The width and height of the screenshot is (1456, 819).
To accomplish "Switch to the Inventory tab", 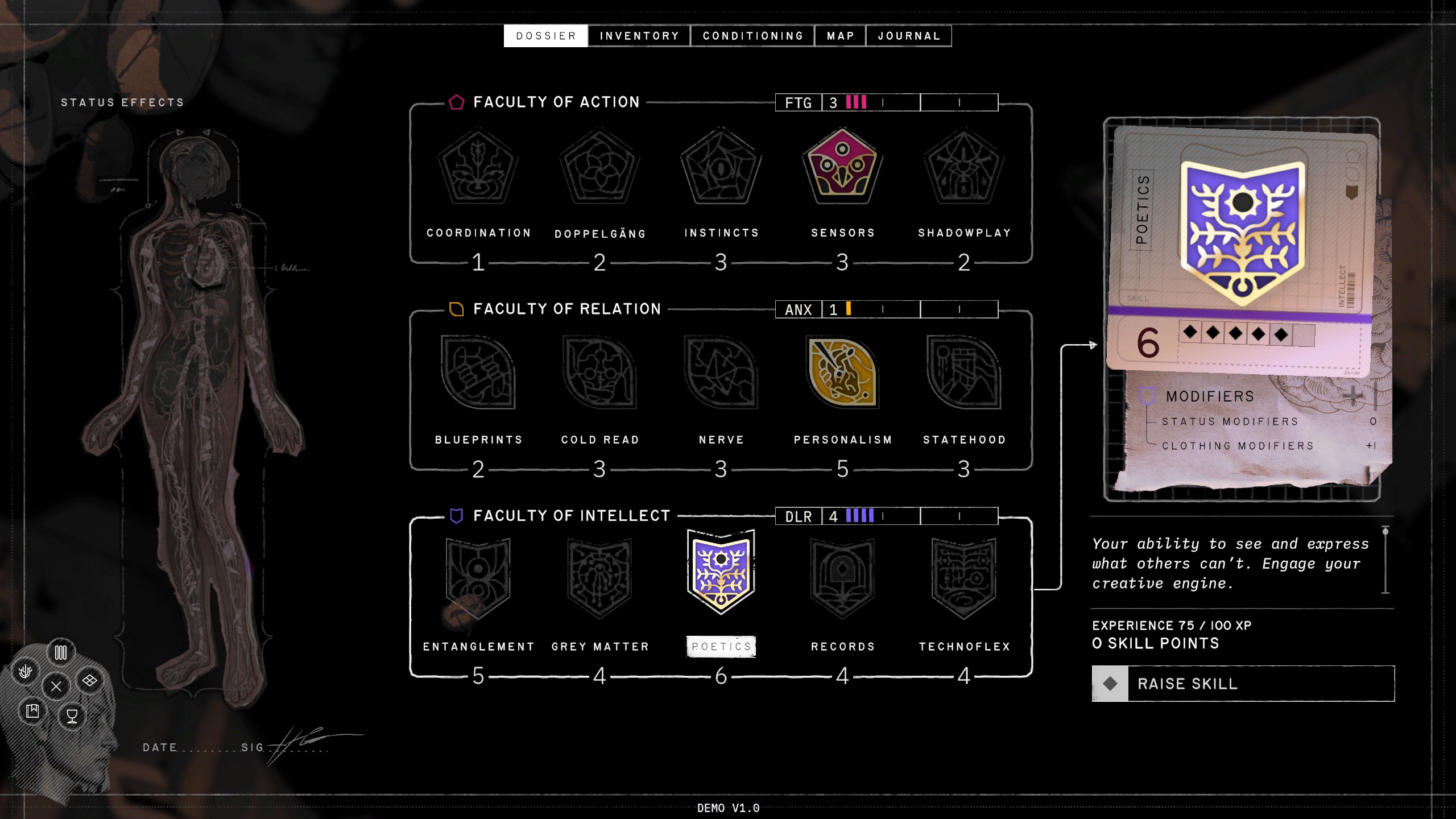I will [639, 36].
